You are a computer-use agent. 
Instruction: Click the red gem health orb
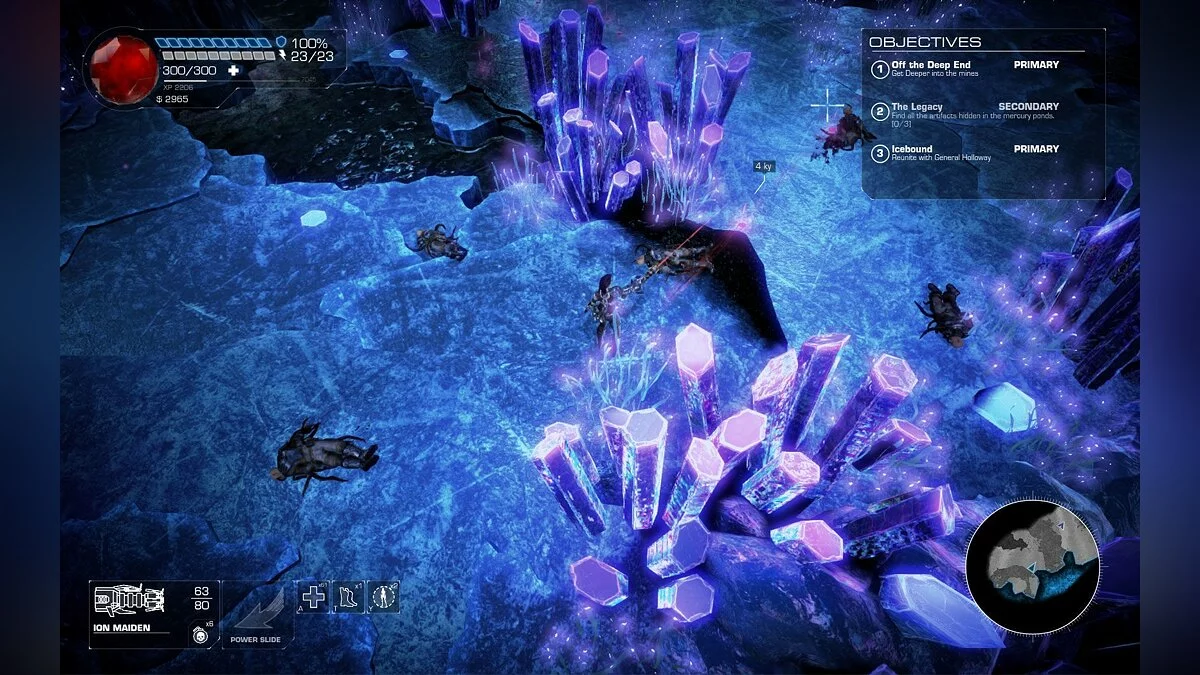pos(124,68)
